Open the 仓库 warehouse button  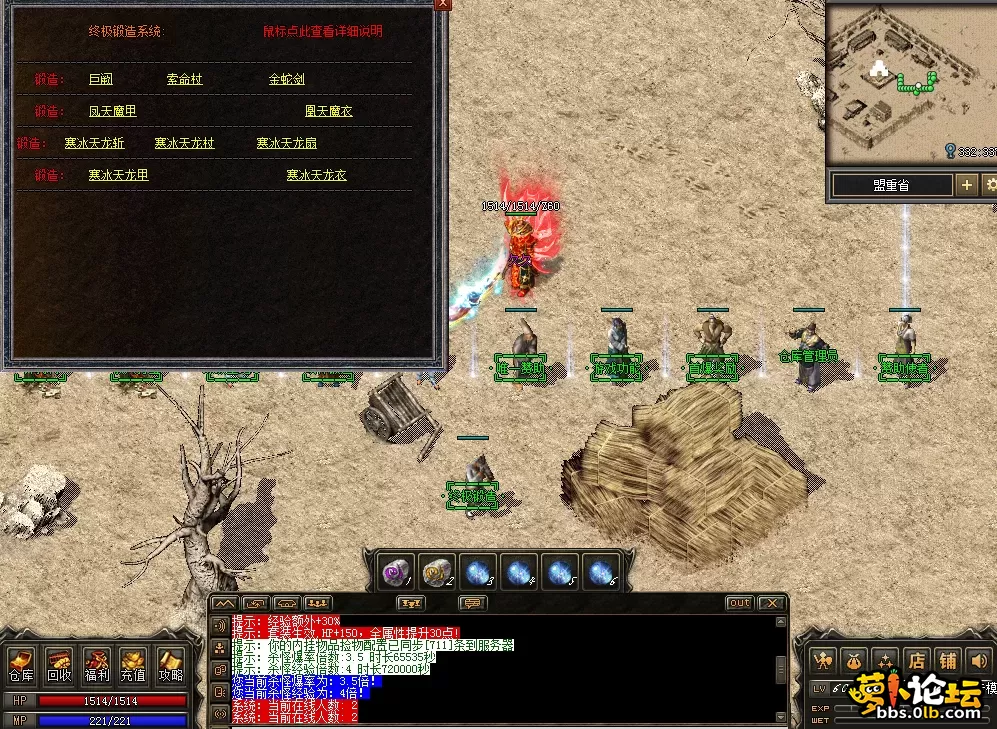[21, 665]
